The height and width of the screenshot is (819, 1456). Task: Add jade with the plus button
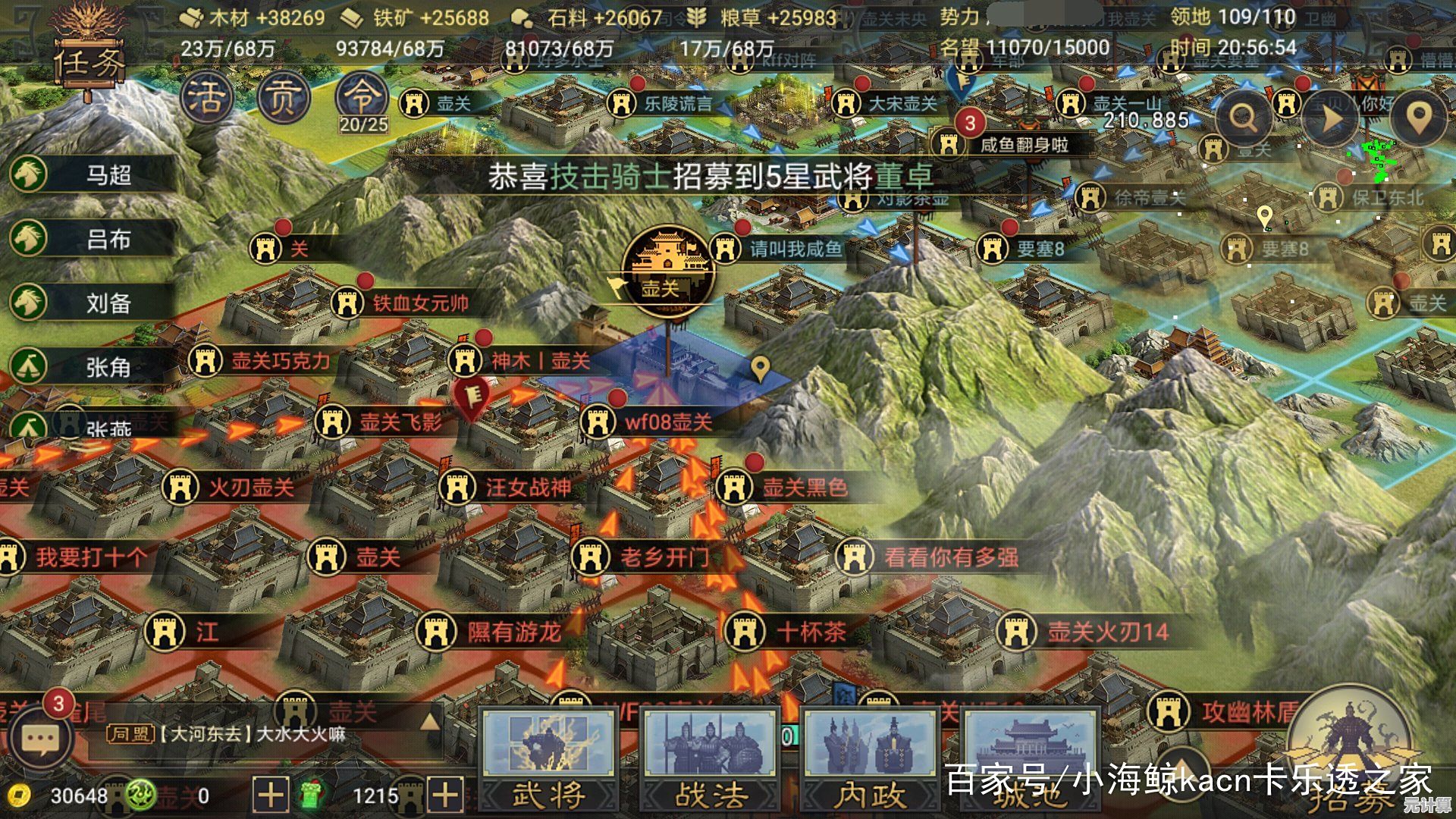(445, 795)
